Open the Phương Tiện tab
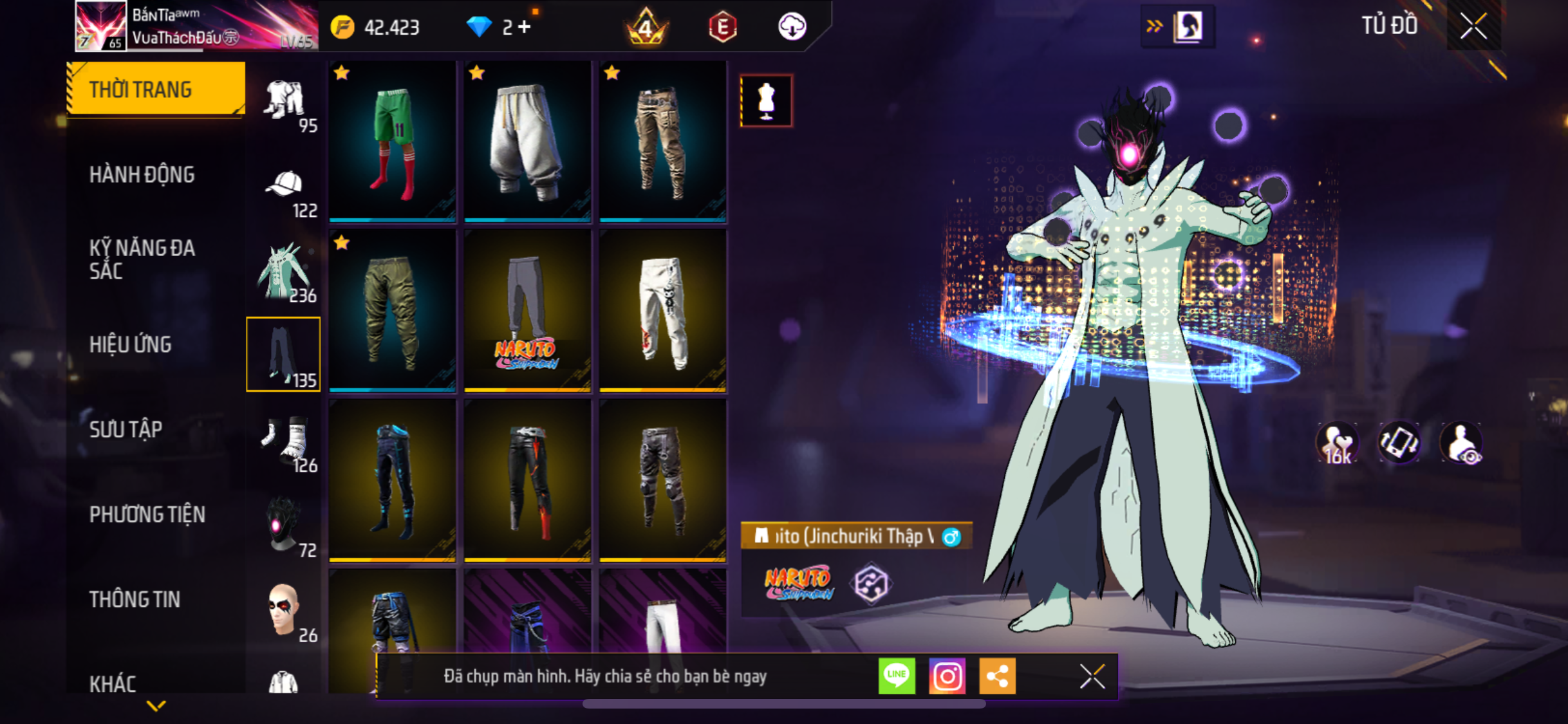 147,514
